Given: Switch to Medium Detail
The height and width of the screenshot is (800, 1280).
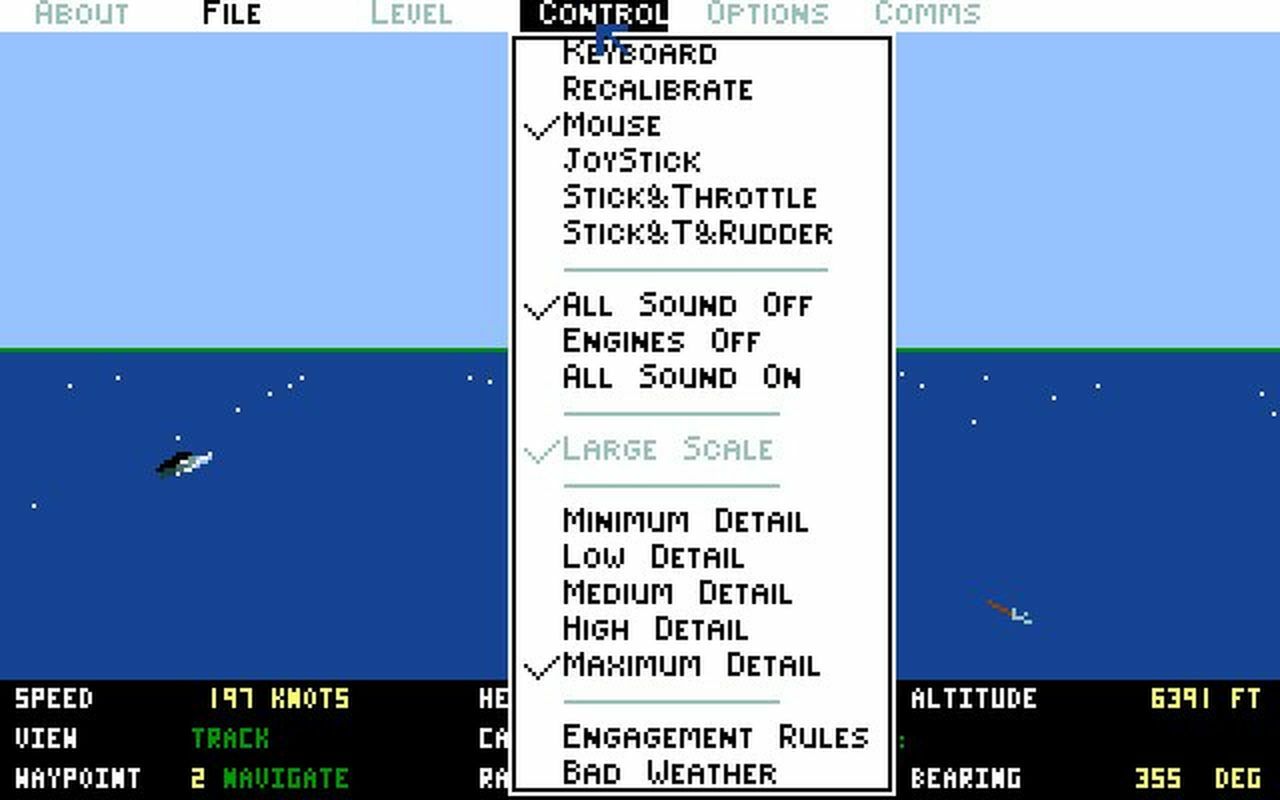Looking at the screenshot, I should 674,593.
